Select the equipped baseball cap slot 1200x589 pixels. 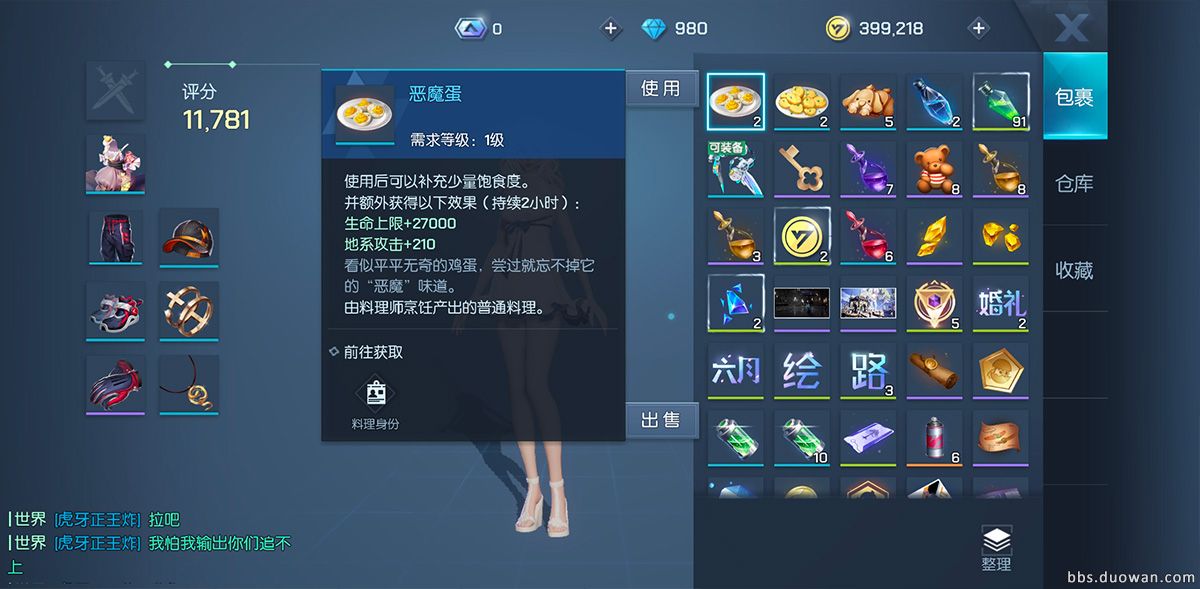pyautogui.click(x=188, y=237)
